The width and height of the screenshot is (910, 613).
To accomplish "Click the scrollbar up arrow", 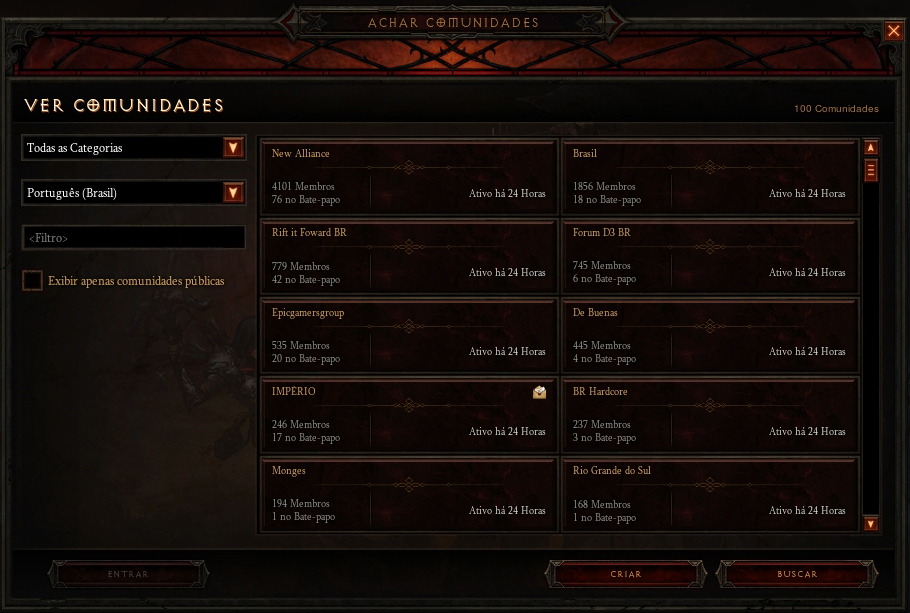I will click(871, 147).
